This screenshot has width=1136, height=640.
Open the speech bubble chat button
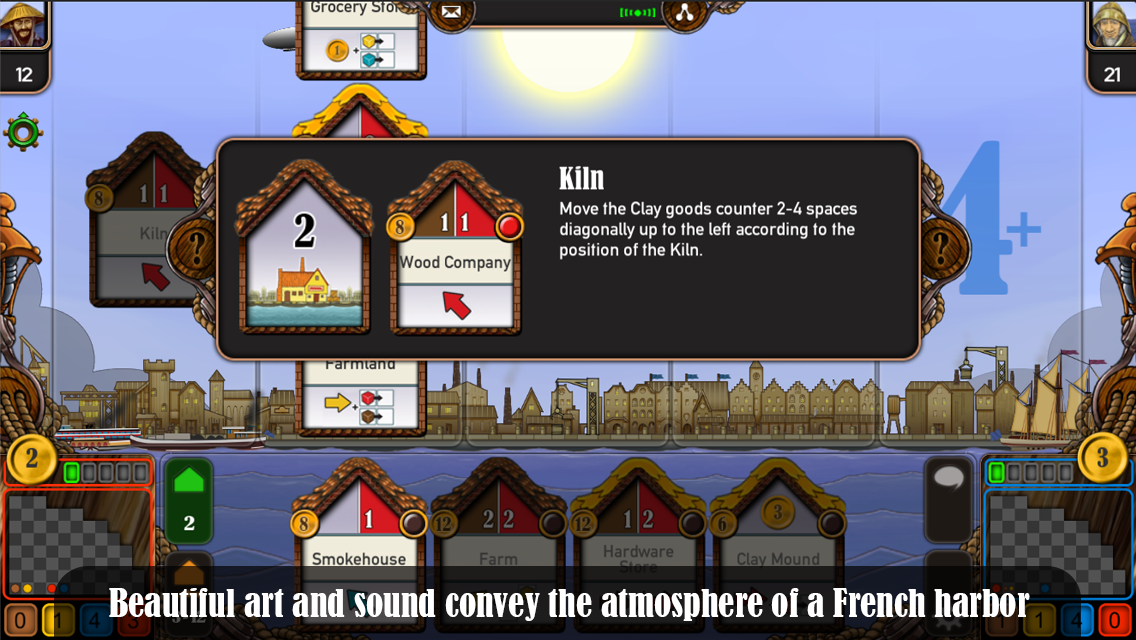click(x=947, y=483)
